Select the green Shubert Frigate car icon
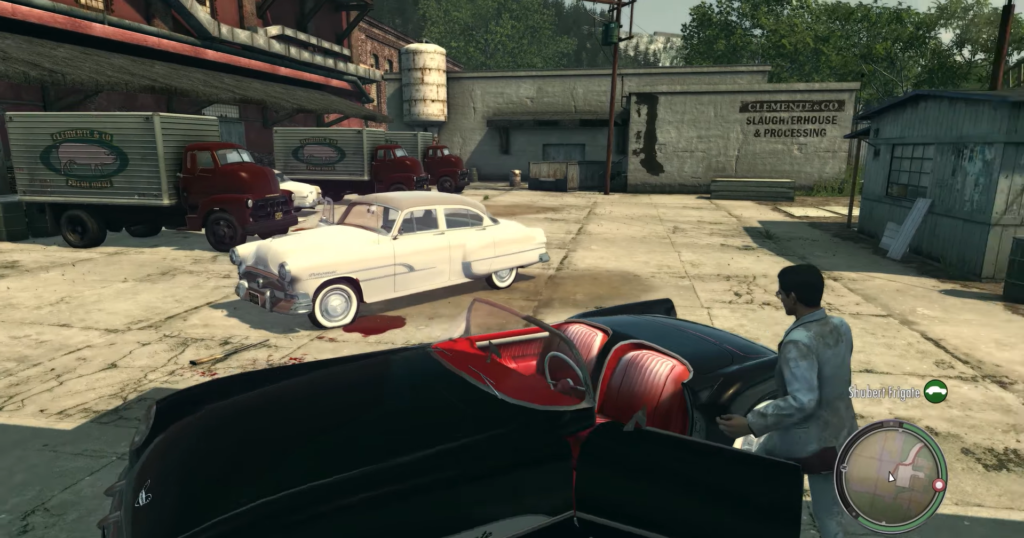The image size is (1024, 538). click(x=935, y=391)
